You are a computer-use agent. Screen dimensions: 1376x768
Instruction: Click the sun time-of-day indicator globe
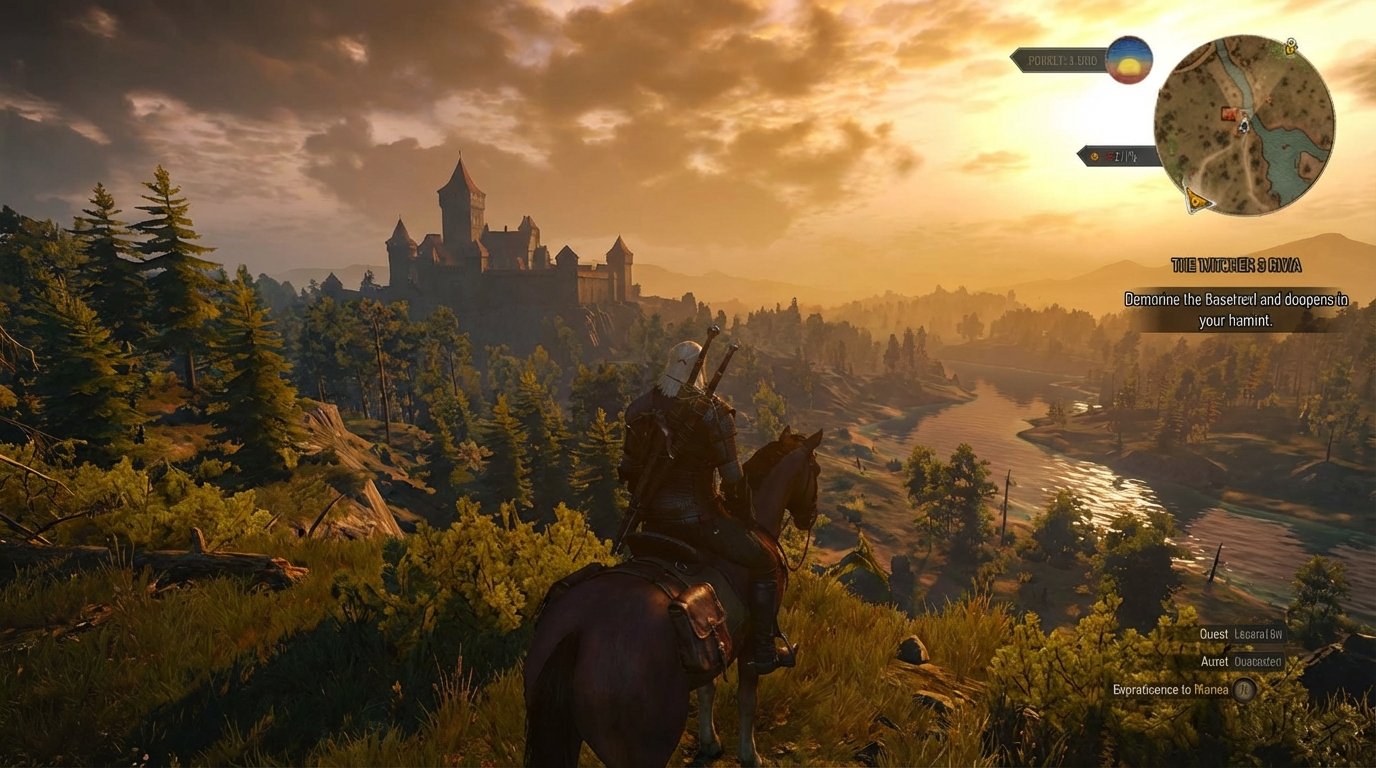[x=1128, y=63]
